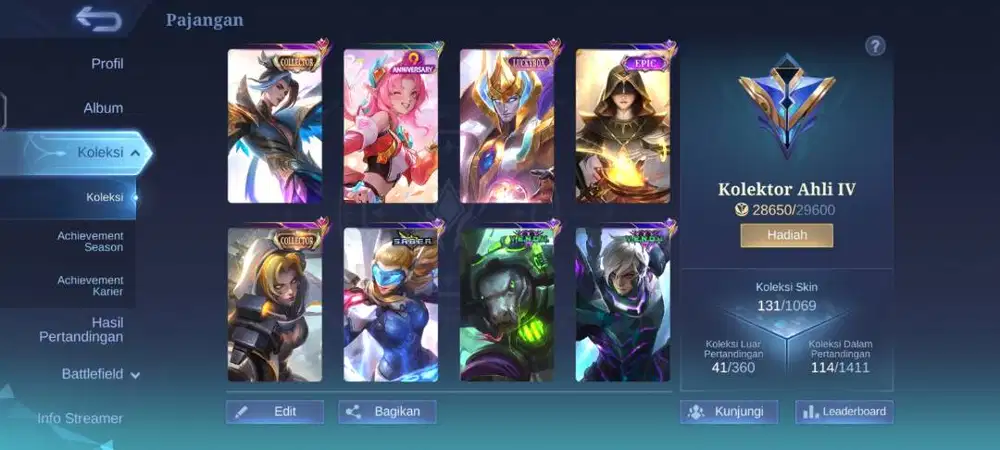Expand the Battlefield menu entry
The image size is (1000, 450).
pos(100,374)
